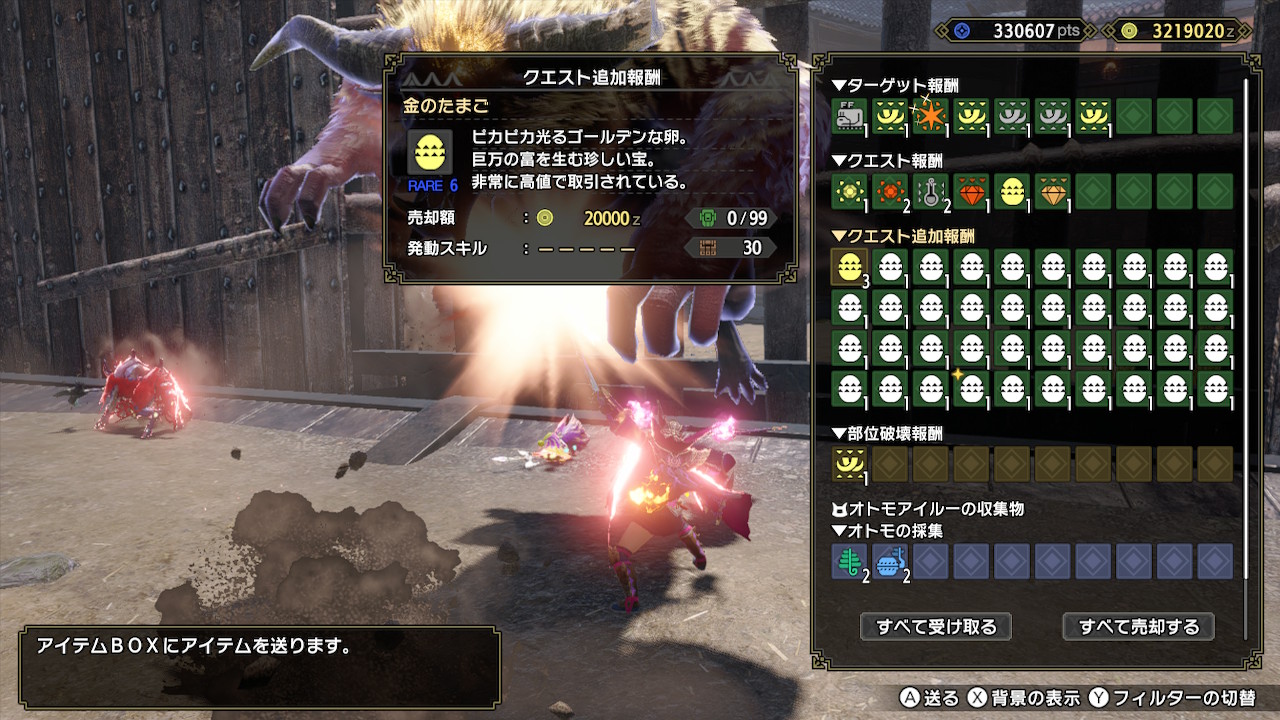This screenshot has width=1280, height=720.
Task: Pick the yellow egg in quest rewards row
Action: tap(1011, 190)
